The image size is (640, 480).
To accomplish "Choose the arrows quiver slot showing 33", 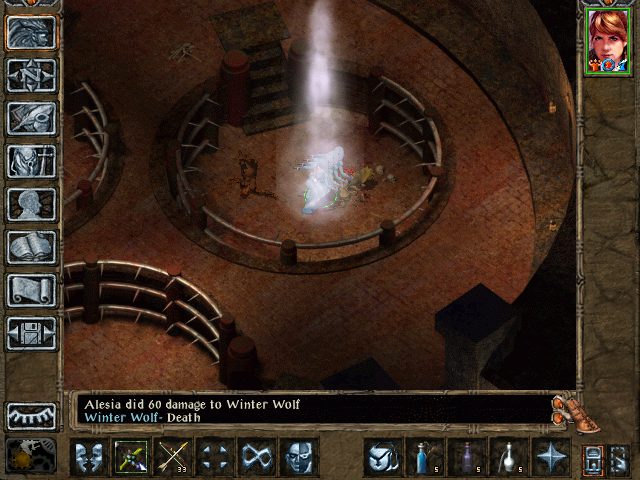I will tap(174, 457).
